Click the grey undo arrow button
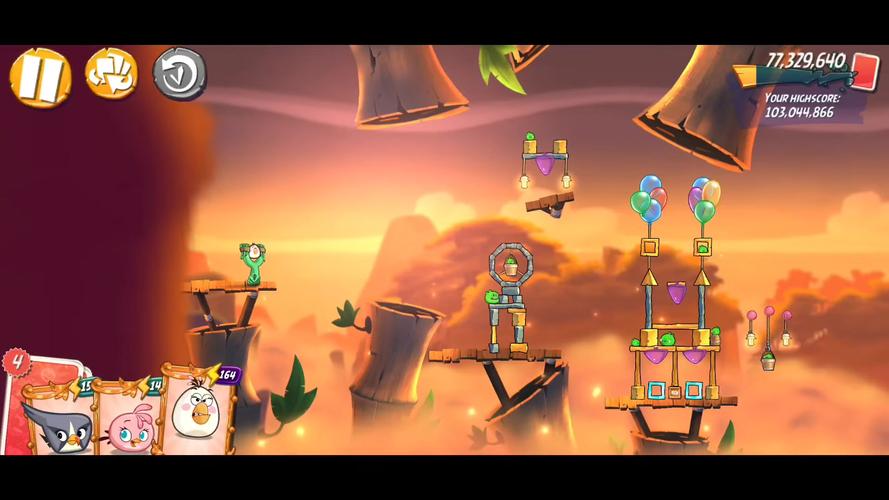 pyautogui.click(x=179, y=74)
